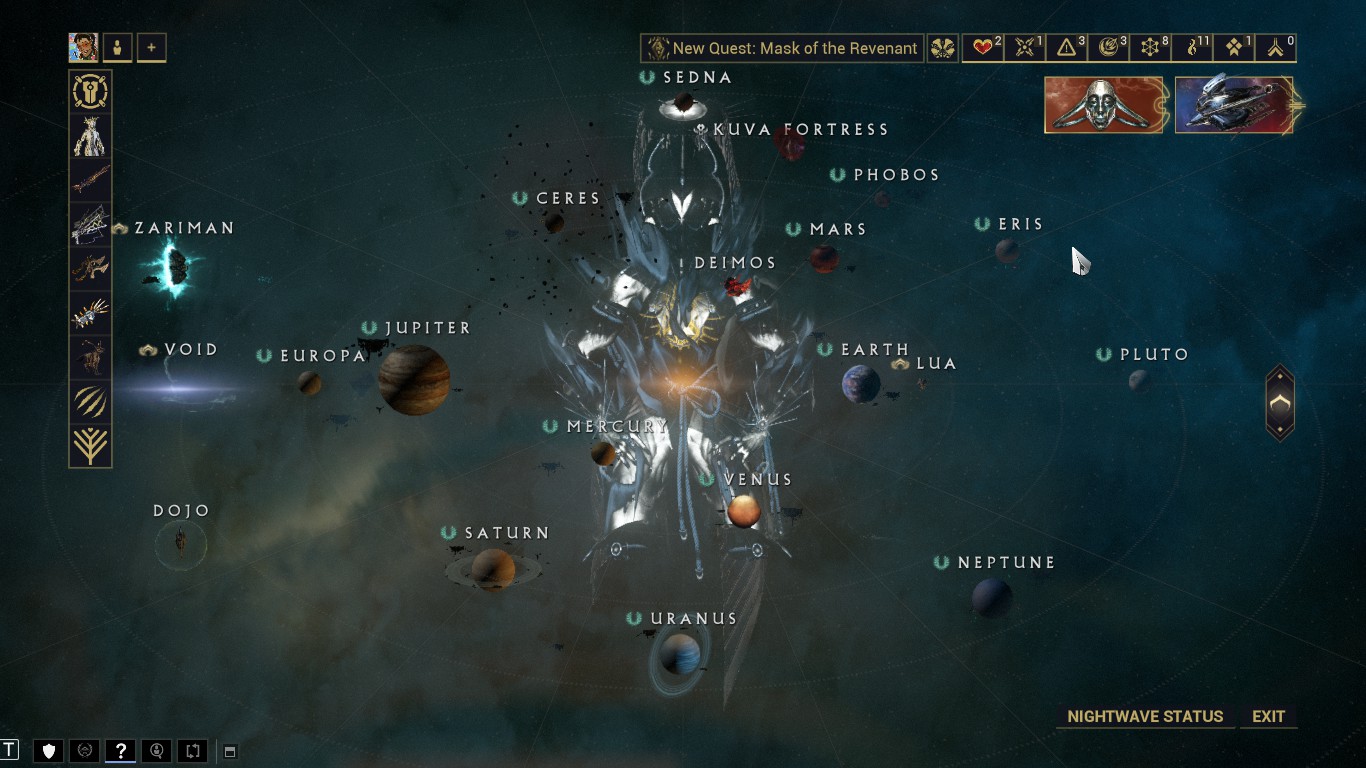Travel to the Dojo
1366x768 pixels.
click(181, 542)
